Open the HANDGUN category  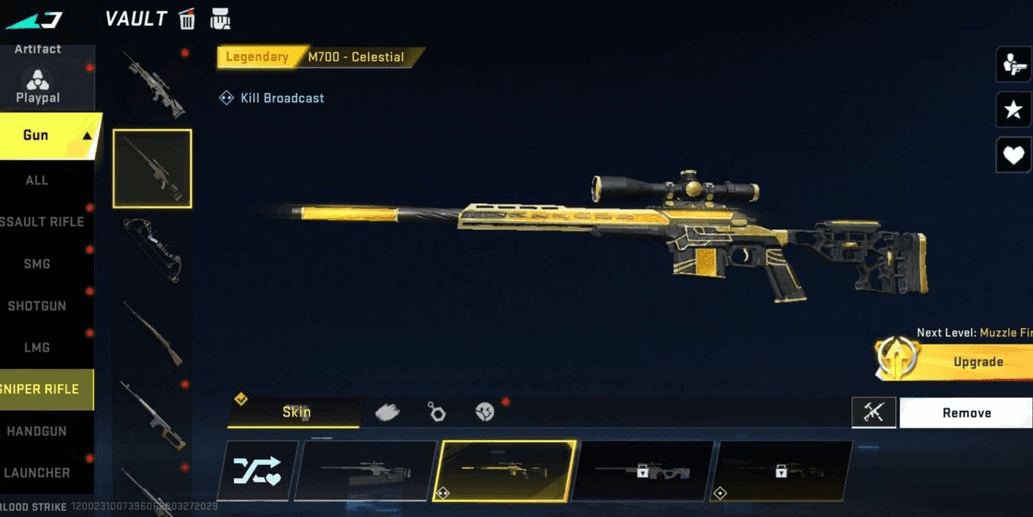click(37, 431)
